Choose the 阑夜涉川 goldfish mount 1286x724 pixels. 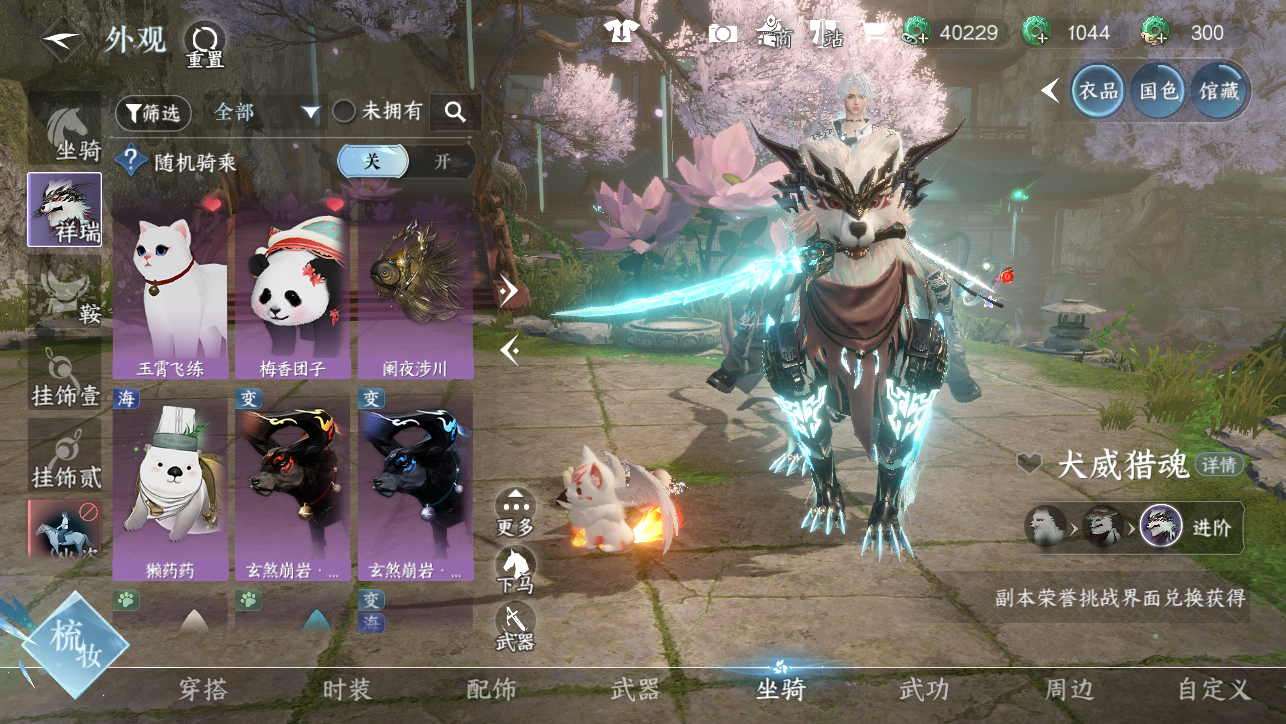click(415, 290)
